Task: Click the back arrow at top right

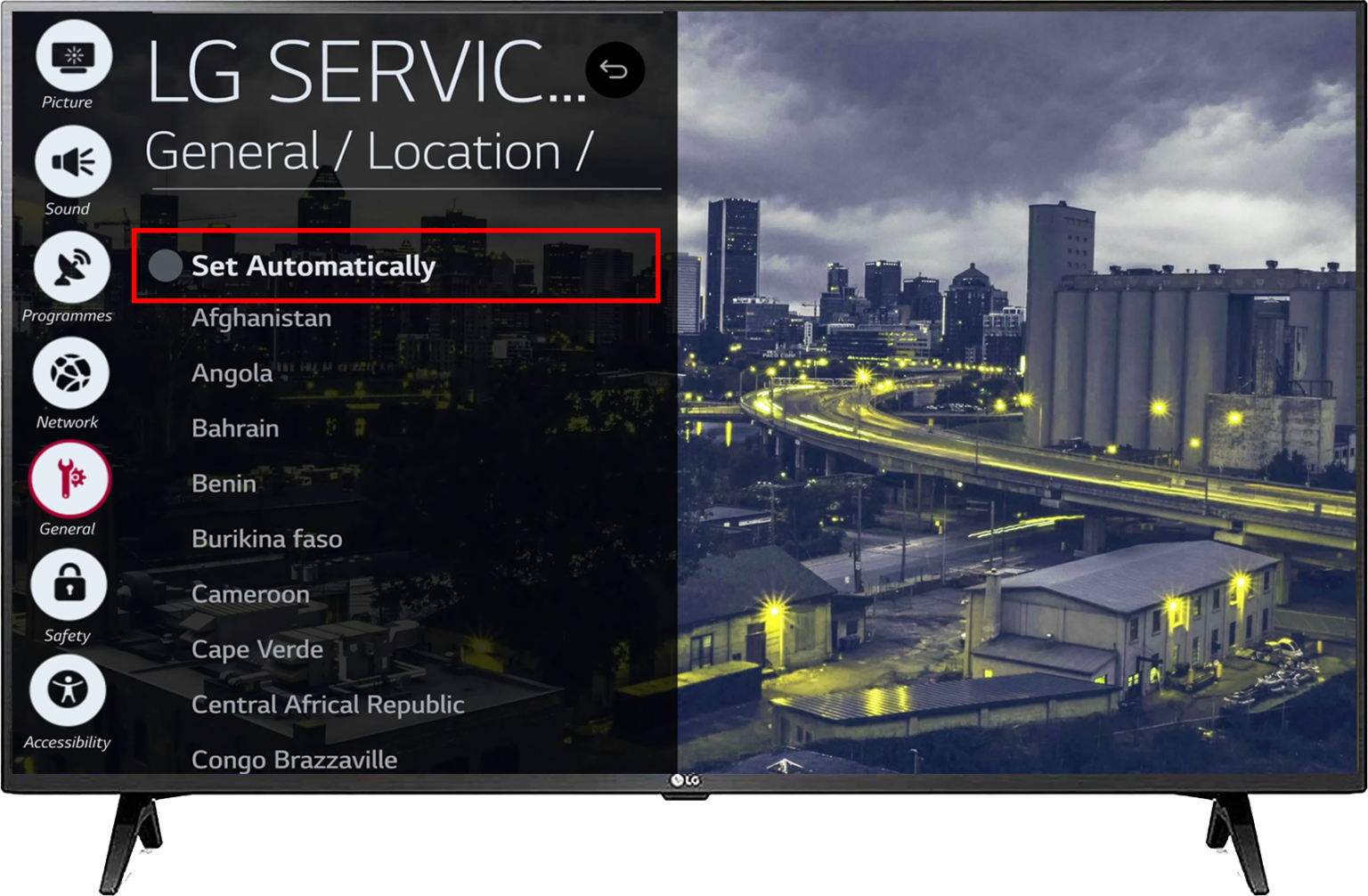Action: point(615,69)
